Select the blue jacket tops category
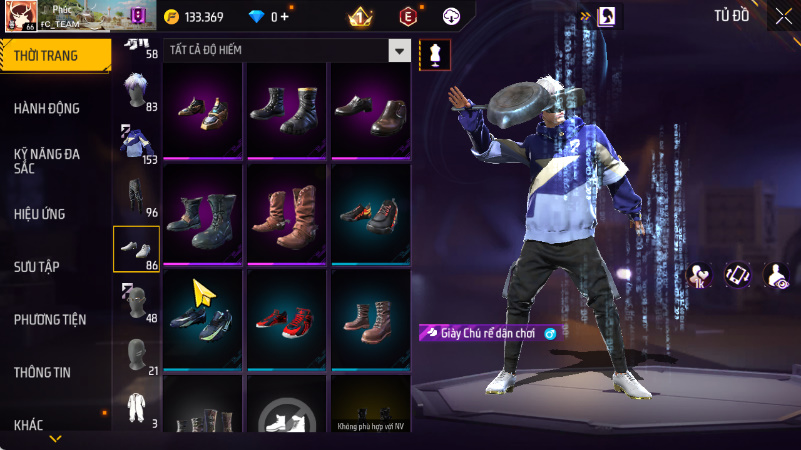This screenshot has width=801, height=450. point(136,144)
